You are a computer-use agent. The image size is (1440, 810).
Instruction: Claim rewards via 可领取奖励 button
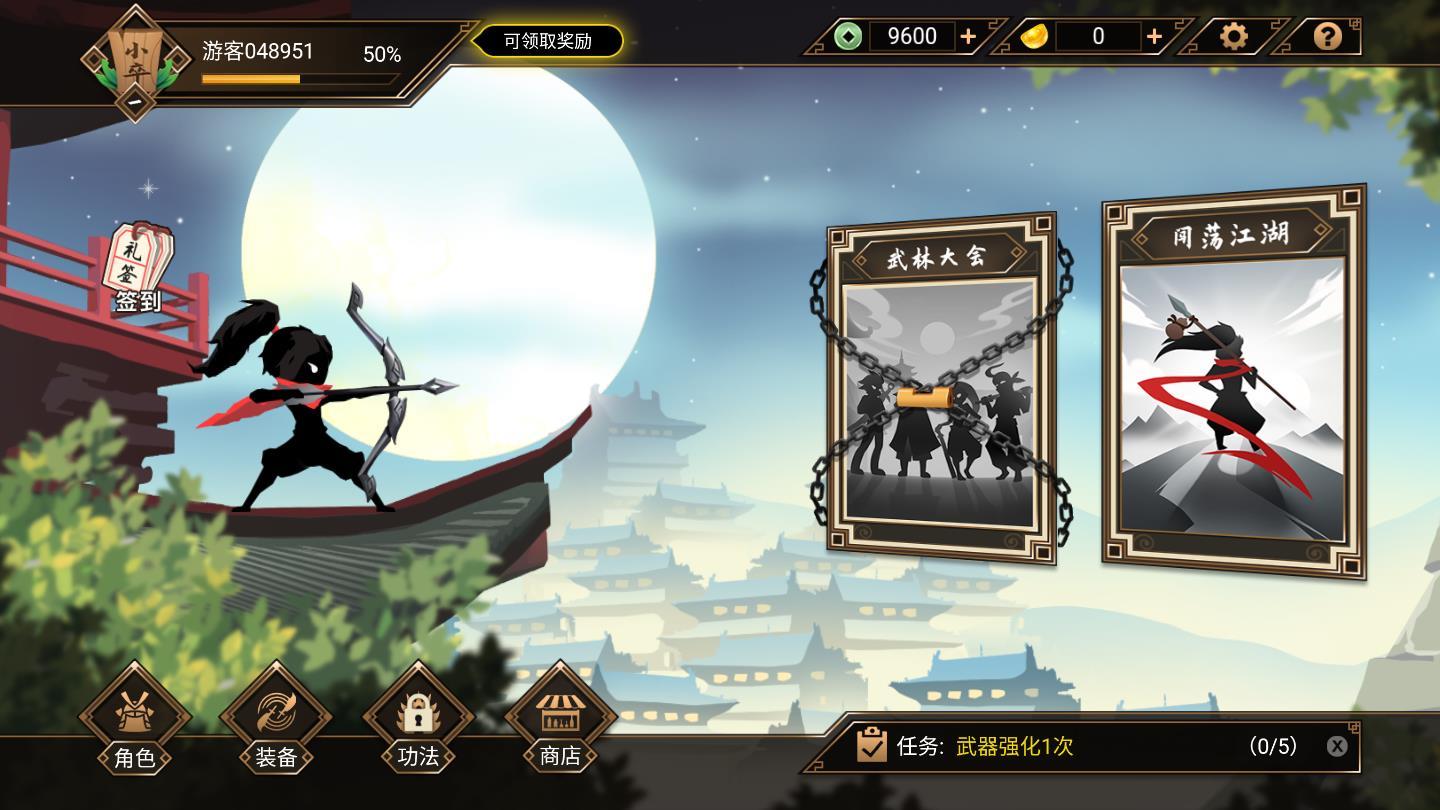(x=548, y=42)
